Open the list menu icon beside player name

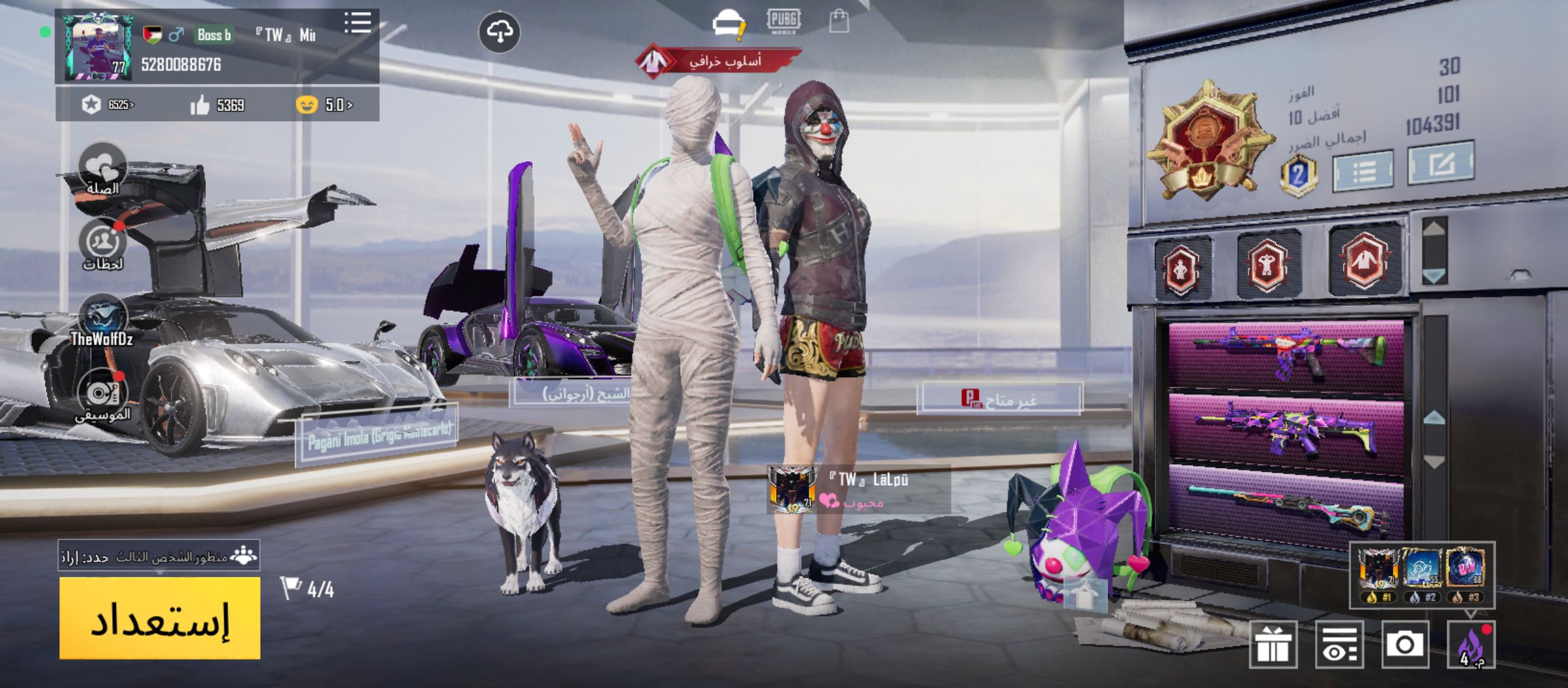(x=358, y=23)
